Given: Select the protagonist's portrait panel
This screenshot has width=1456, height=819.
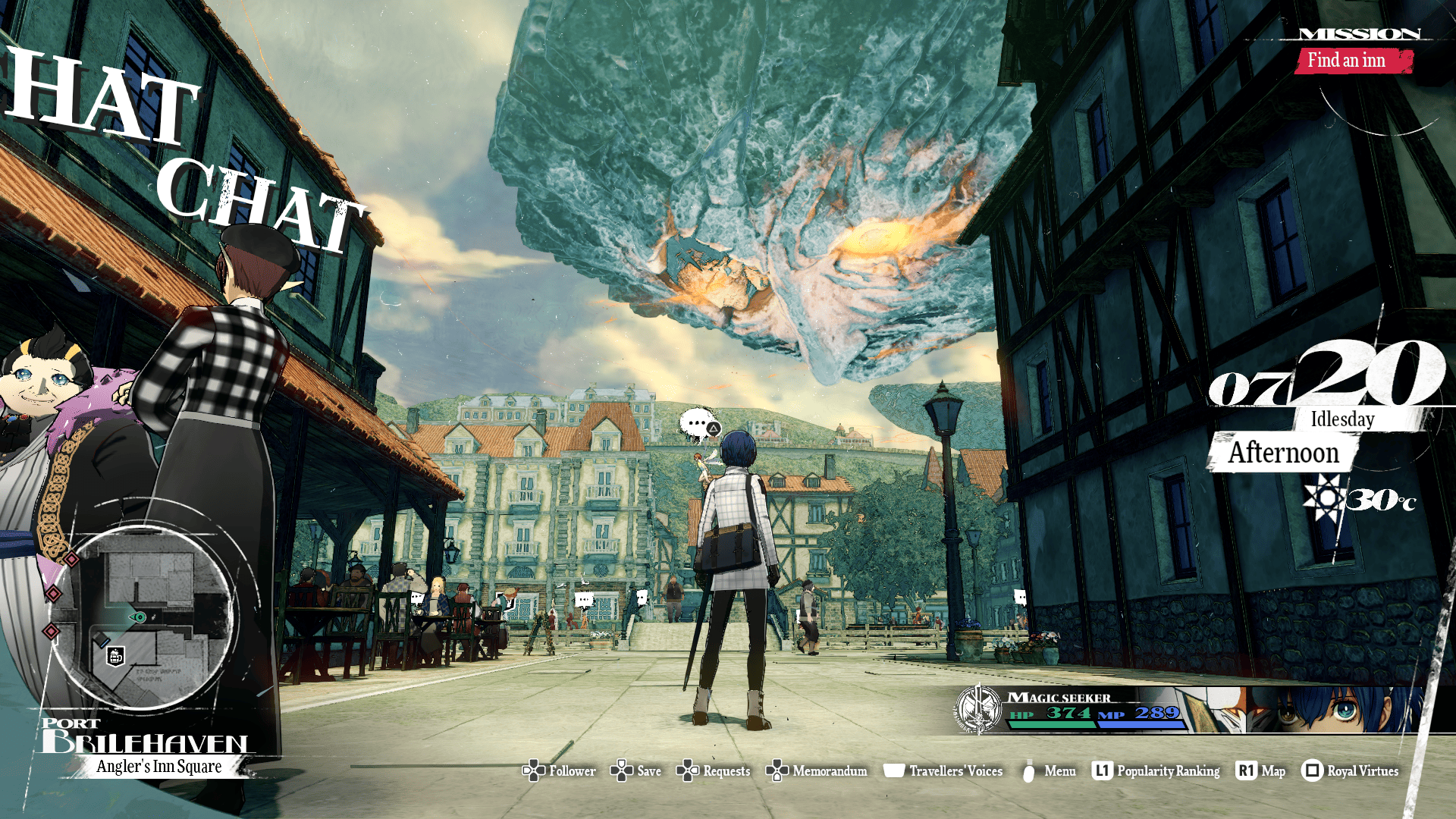Looking at the screenshot, I should [1335, 710].
